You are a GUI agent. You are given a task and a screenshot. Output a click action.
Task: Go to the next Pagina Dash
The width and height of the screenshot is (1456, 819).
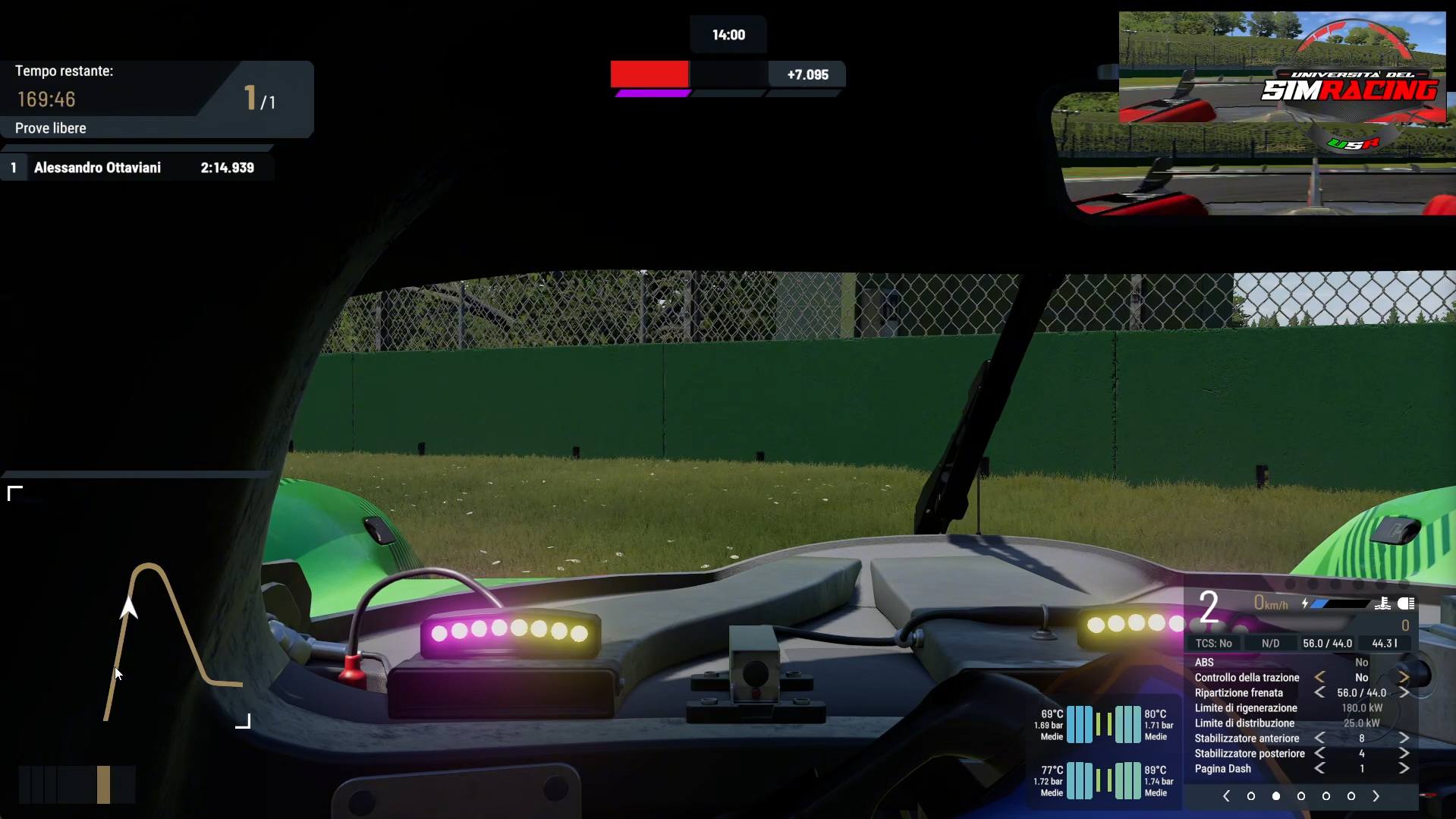(x=1404, y=768)
